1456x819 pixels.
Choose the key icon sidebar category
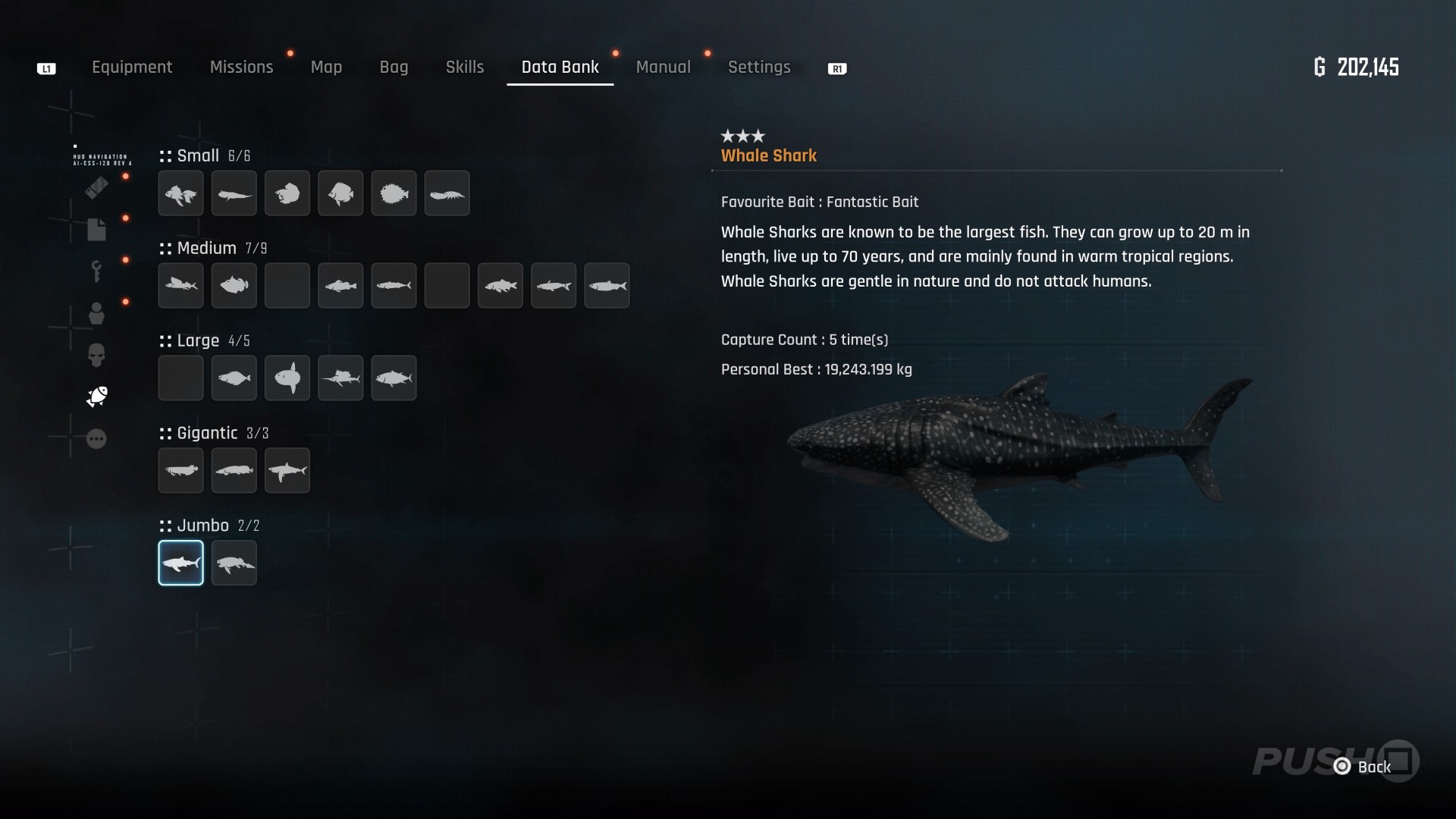[96, 271]
